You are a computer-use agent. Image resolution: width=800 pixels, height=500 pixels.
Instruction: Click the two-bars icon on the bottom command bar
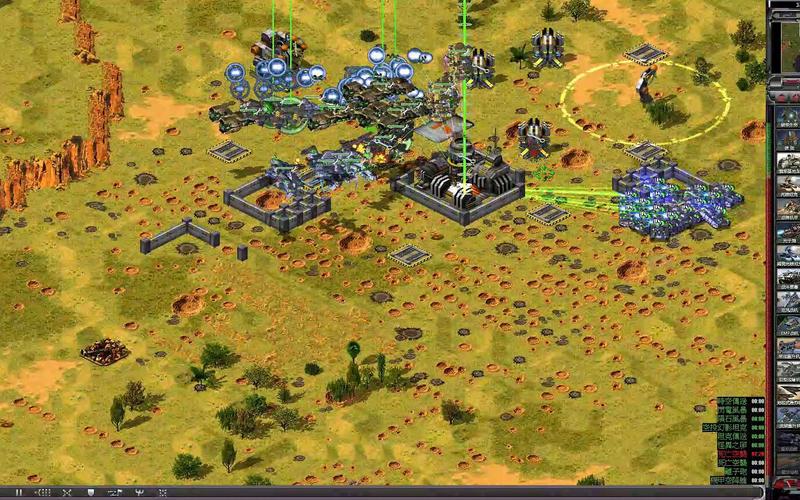(20, 493)
